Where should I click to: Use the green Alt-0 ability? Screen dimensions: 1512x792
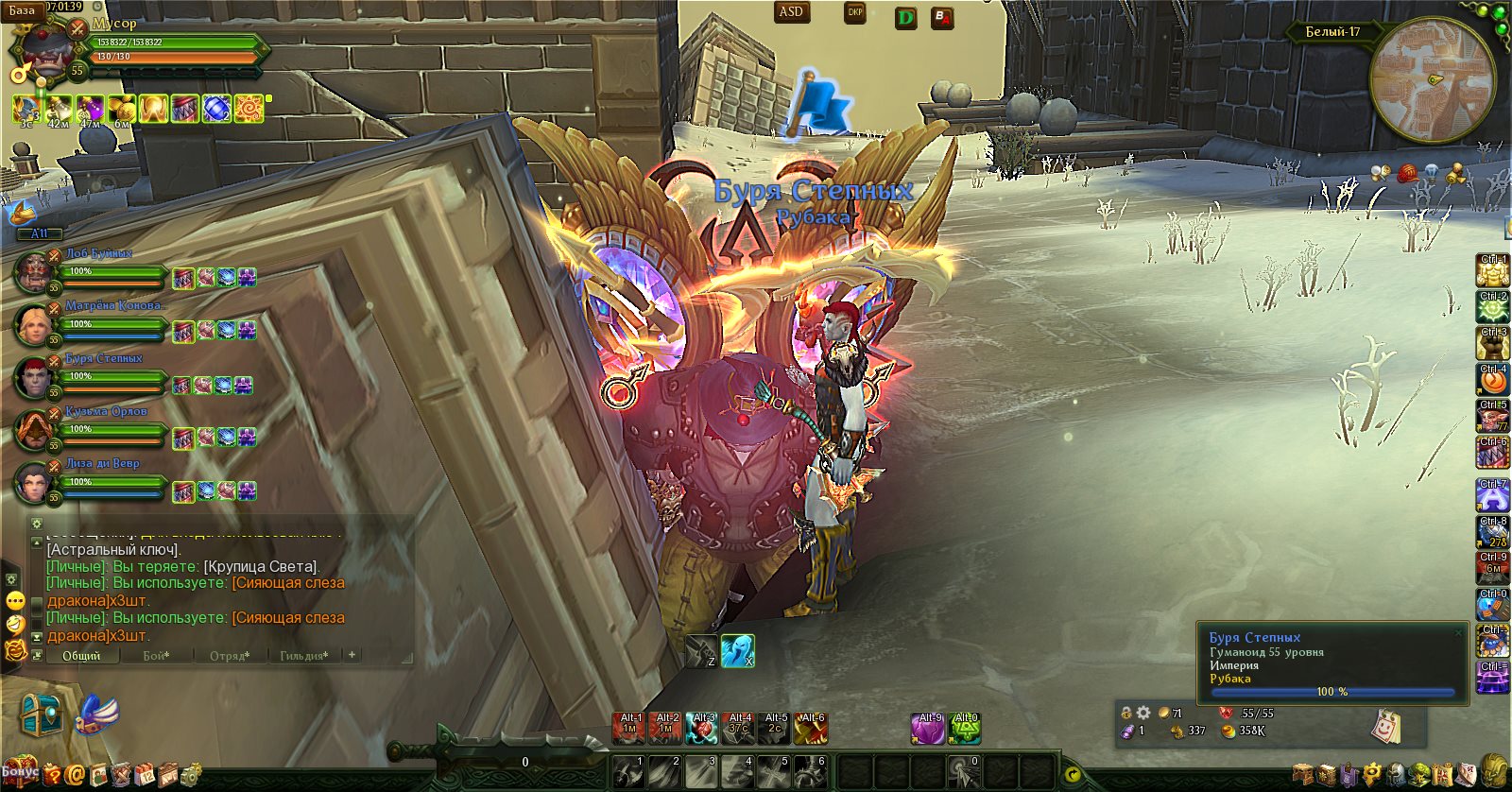[x=965, y=729]
